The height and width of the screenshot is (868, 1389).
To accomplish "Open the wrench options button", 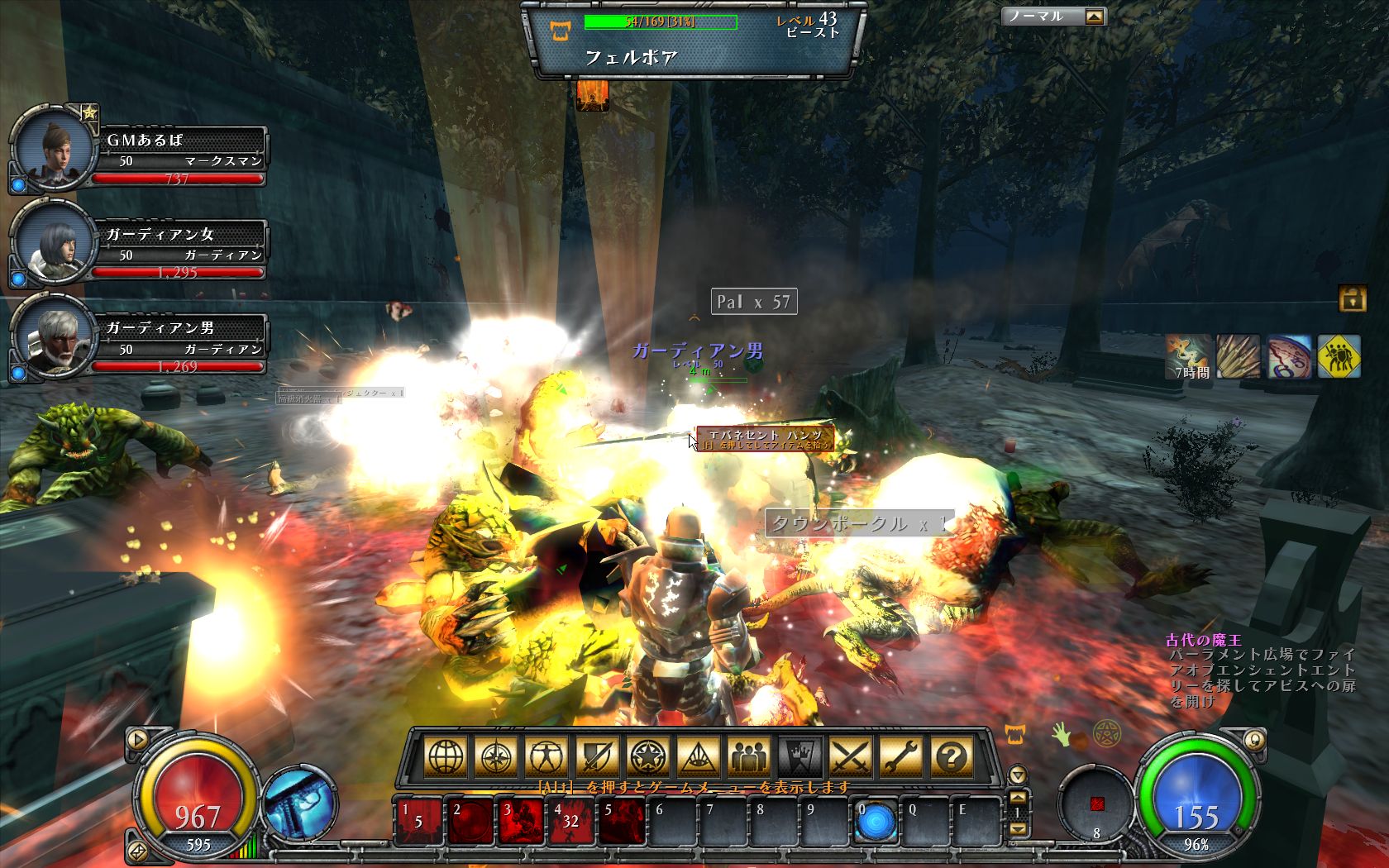I will tap(901, 756).
